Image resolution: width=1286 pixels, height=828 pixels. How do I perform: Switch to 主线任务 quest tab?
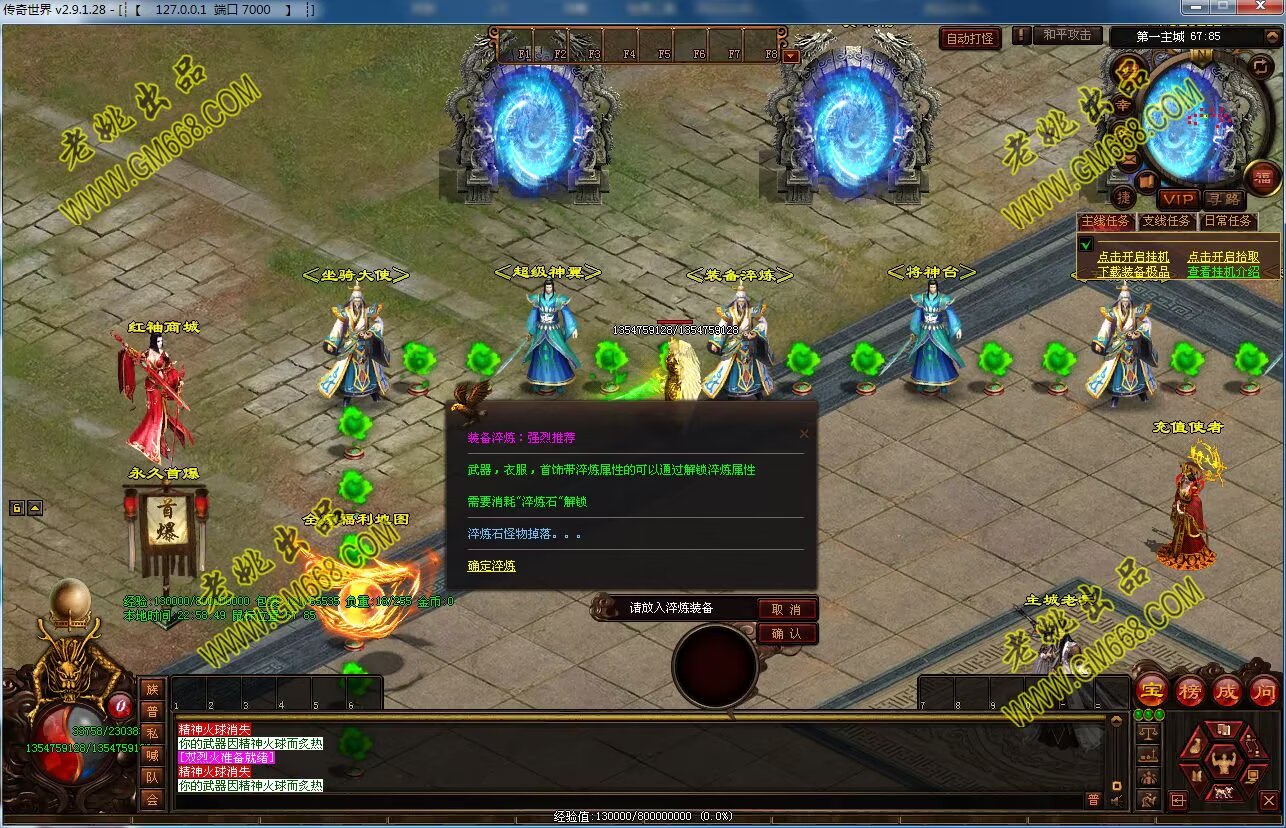[1105, 221]
